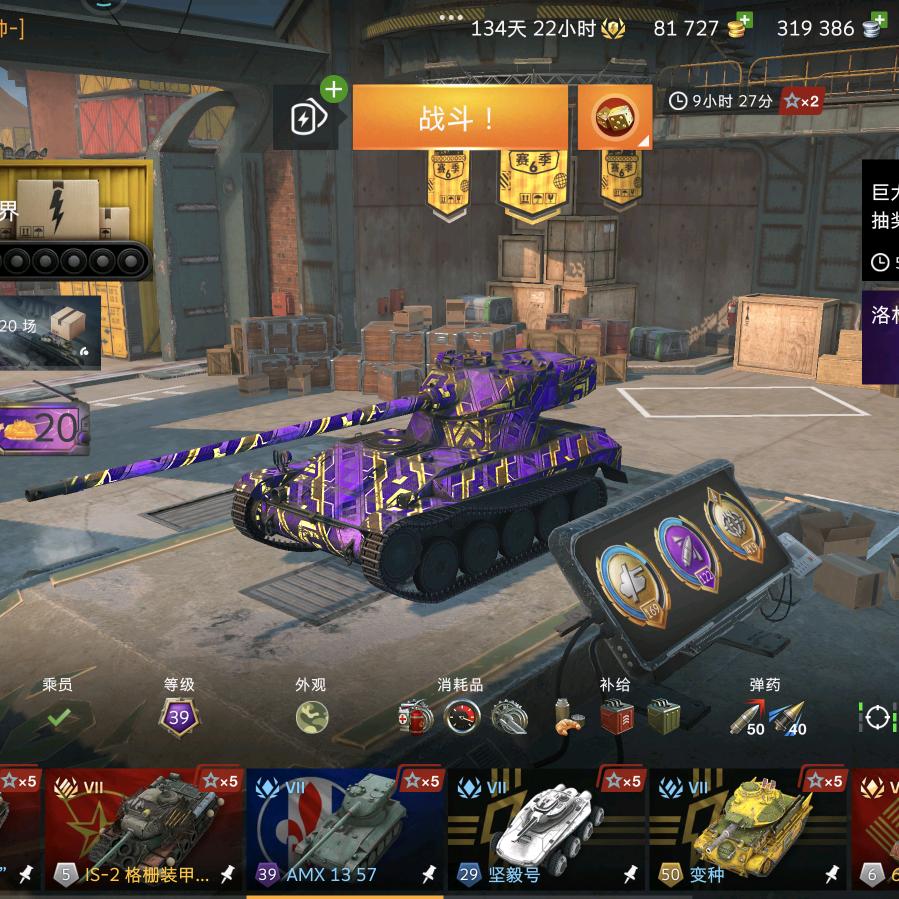Click the crosshair icon beside the ammo
The height and width of the screenshot is (899, 899).
point(877,717)
